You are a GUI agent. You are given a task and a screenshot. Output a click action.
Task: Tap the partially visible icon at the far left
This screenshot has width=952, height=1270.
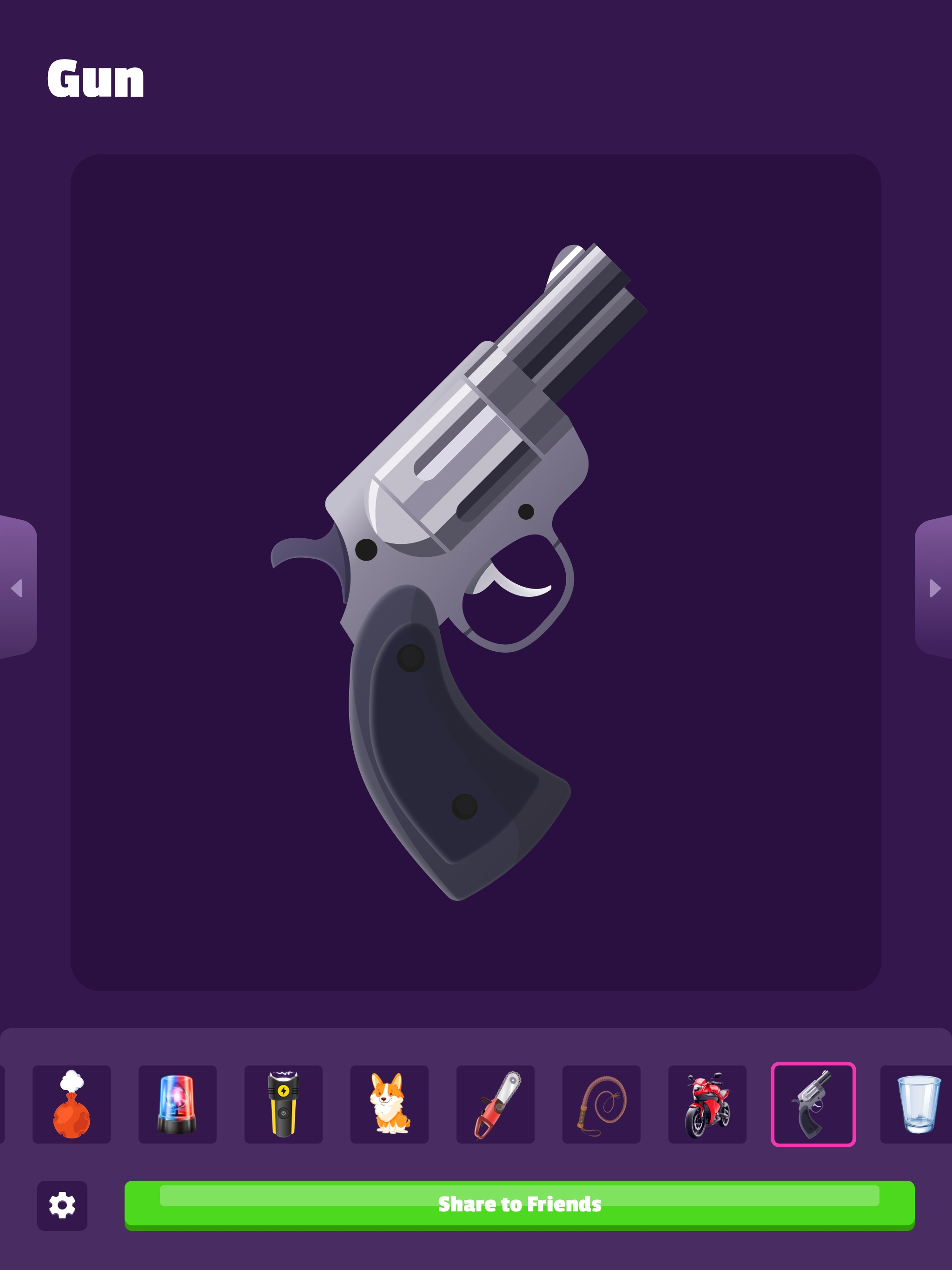[3, 1105]
